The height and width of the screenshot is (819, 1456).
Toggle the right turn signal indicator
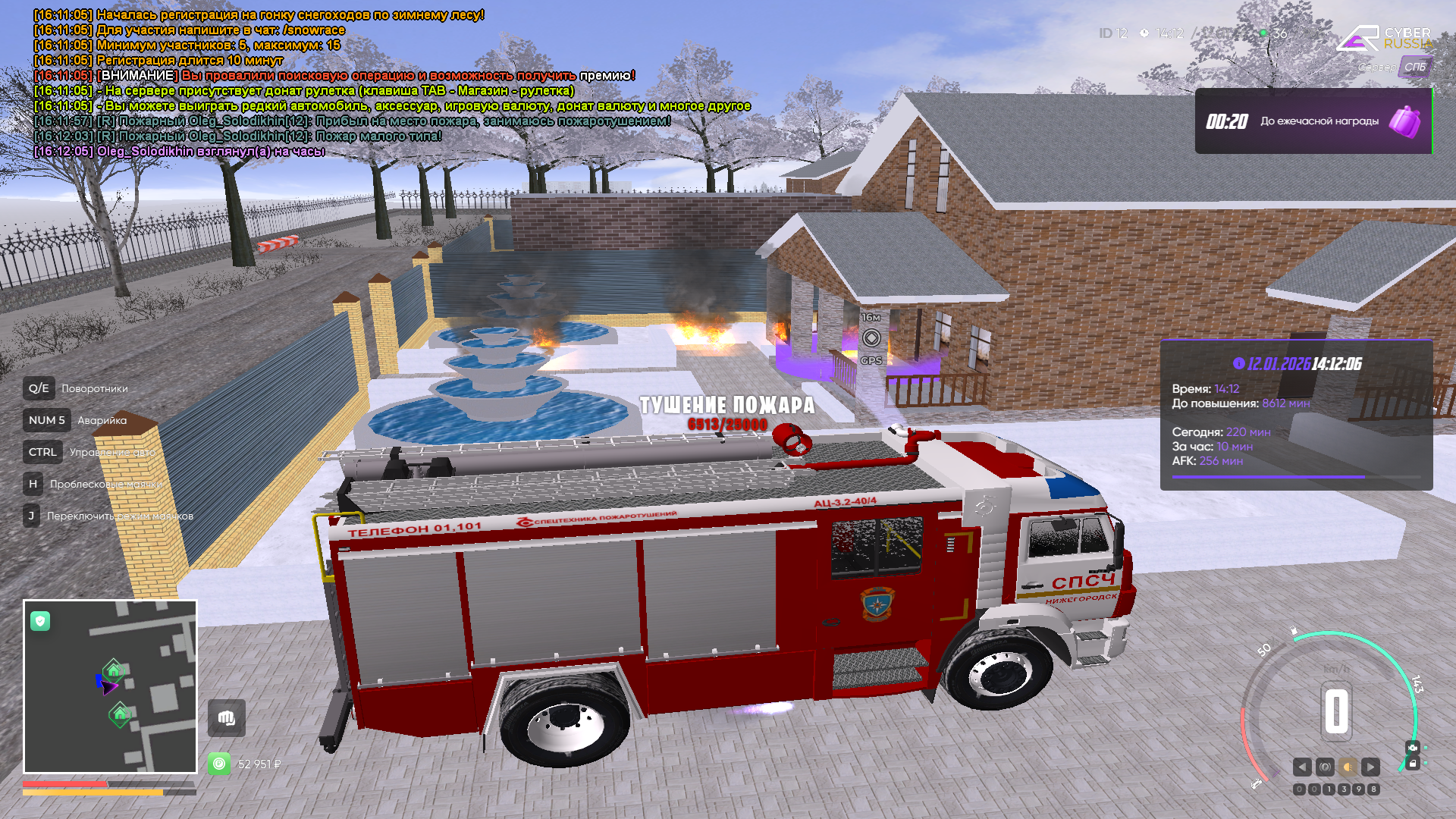[1370, 767]
